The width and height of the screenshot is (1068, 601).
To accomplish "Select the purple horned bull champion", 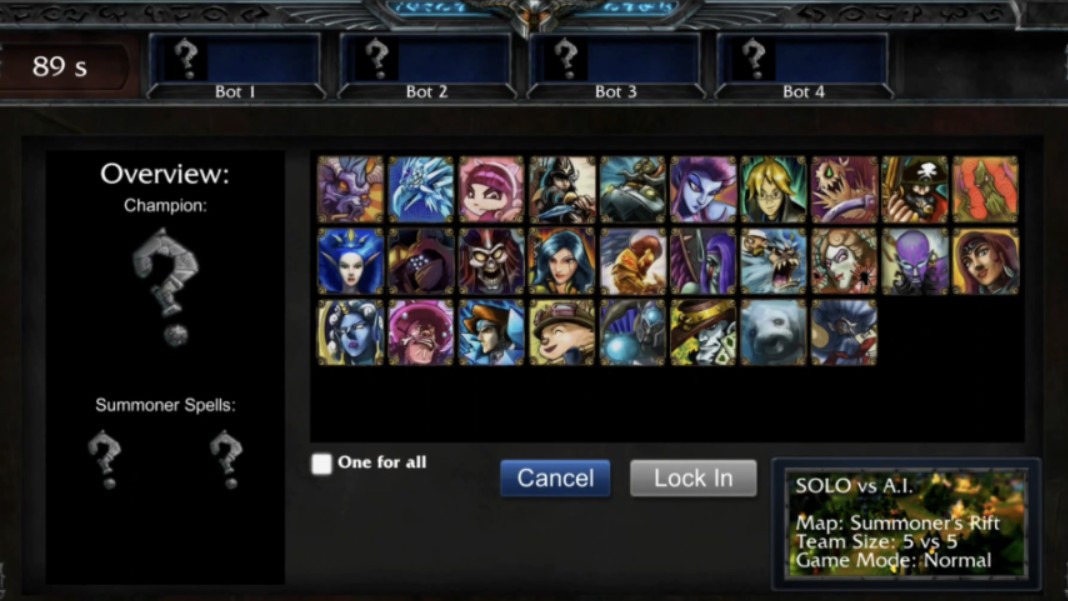I will pos(350,189).
